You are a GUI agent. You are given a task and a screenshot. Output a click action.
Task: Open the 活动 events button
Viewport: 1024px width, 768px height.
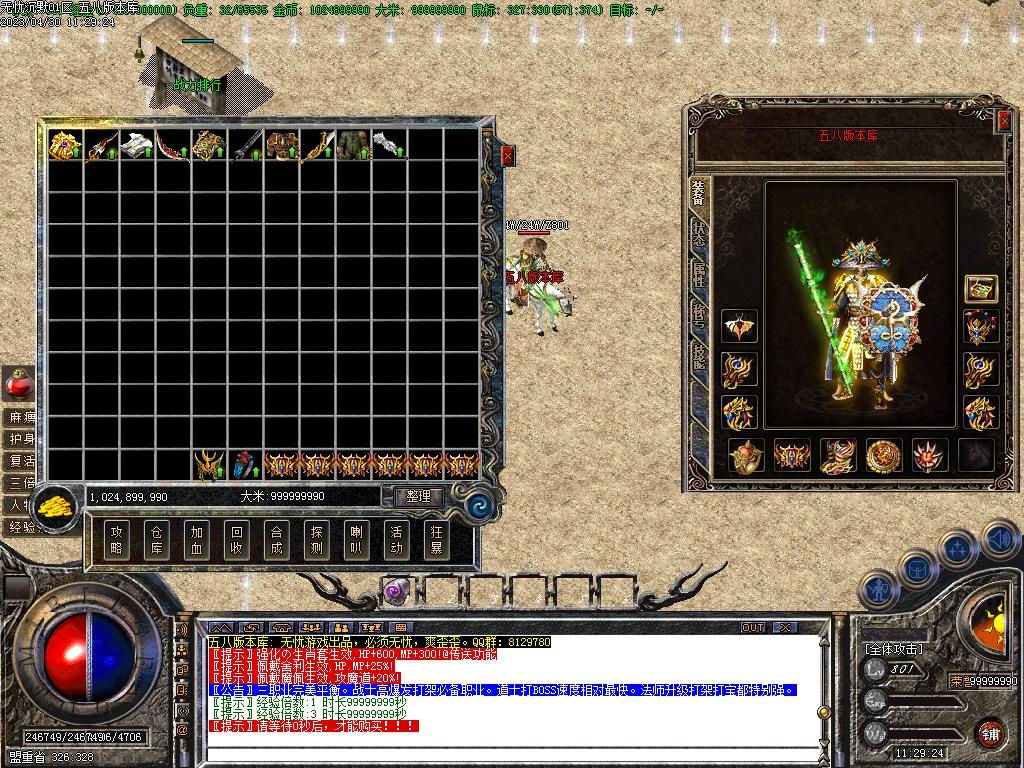tap(397, 540)
